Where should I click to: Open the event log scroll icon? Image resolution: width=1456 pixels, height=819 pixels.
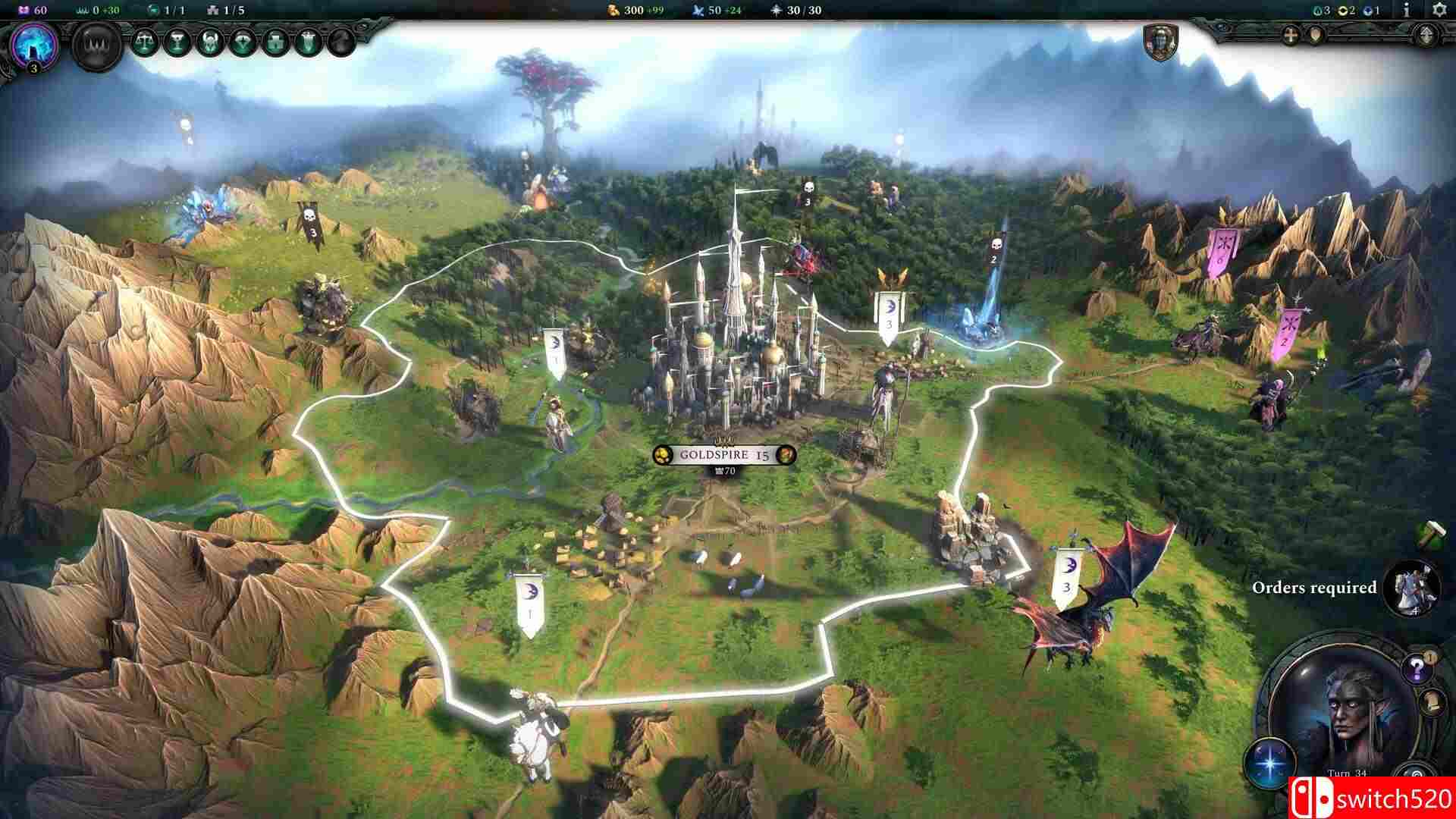point(1432,703)
